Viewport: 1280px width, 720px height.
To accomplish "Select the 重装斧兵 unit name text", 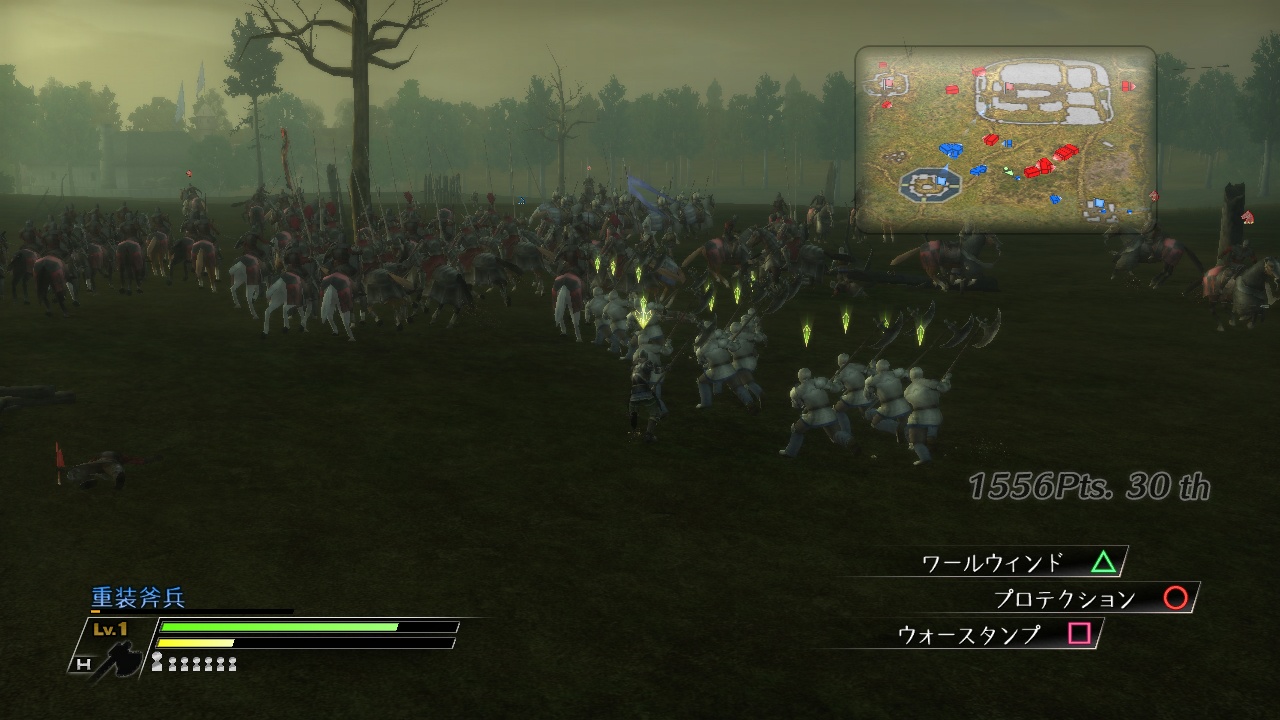I will 136,597.
